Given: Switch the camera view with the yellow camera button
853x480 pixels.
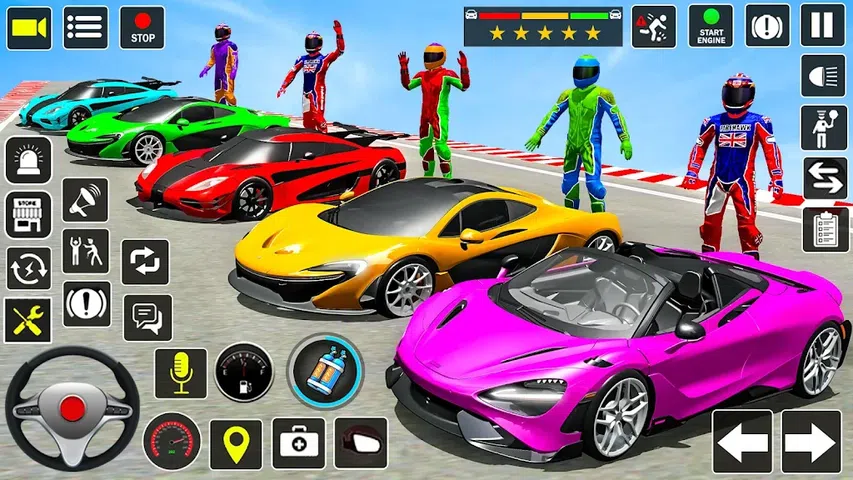Looking at the screenshot, I should [29, 27].
